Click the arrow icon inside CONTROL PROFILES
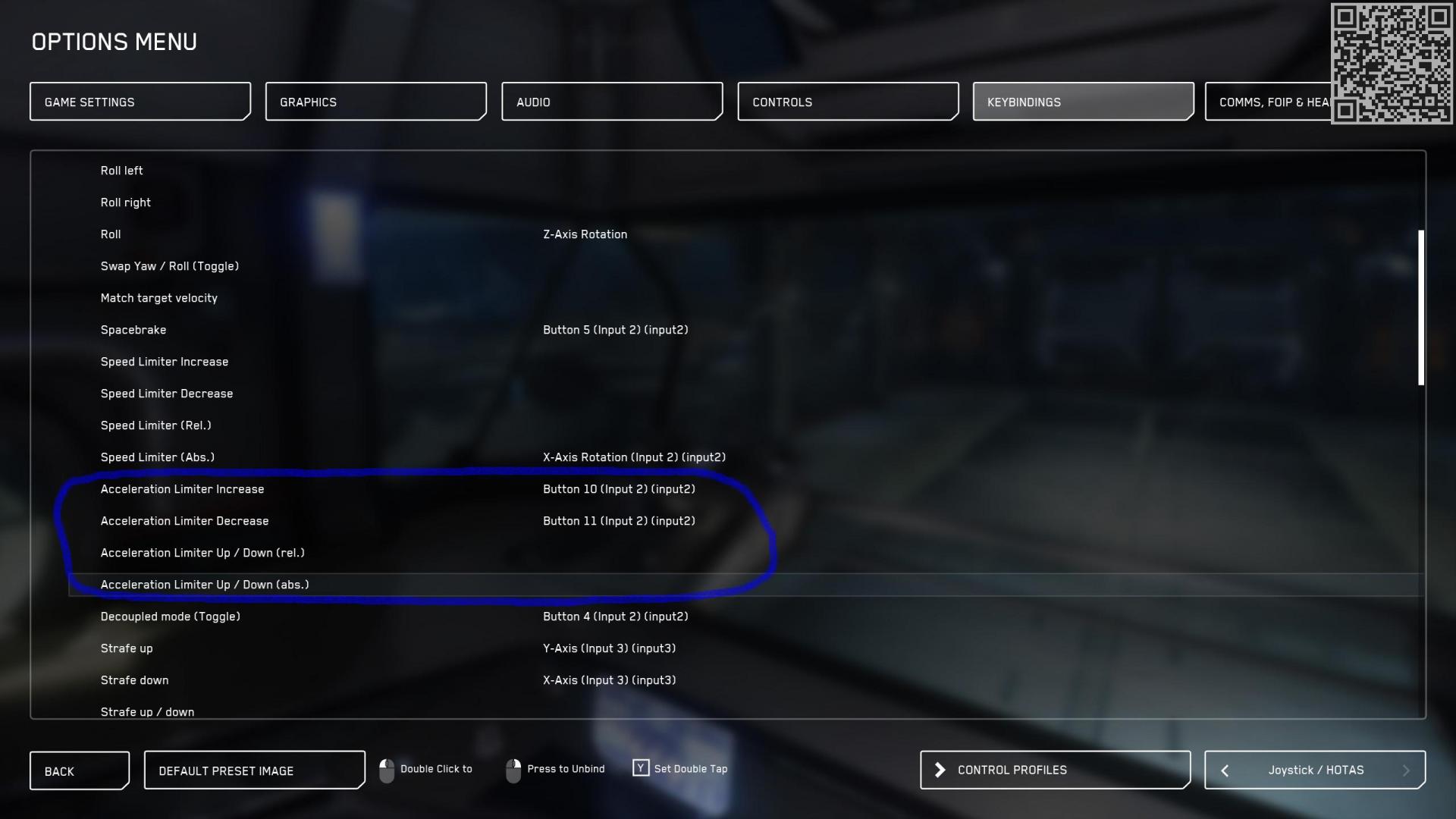 coord(940,769)
